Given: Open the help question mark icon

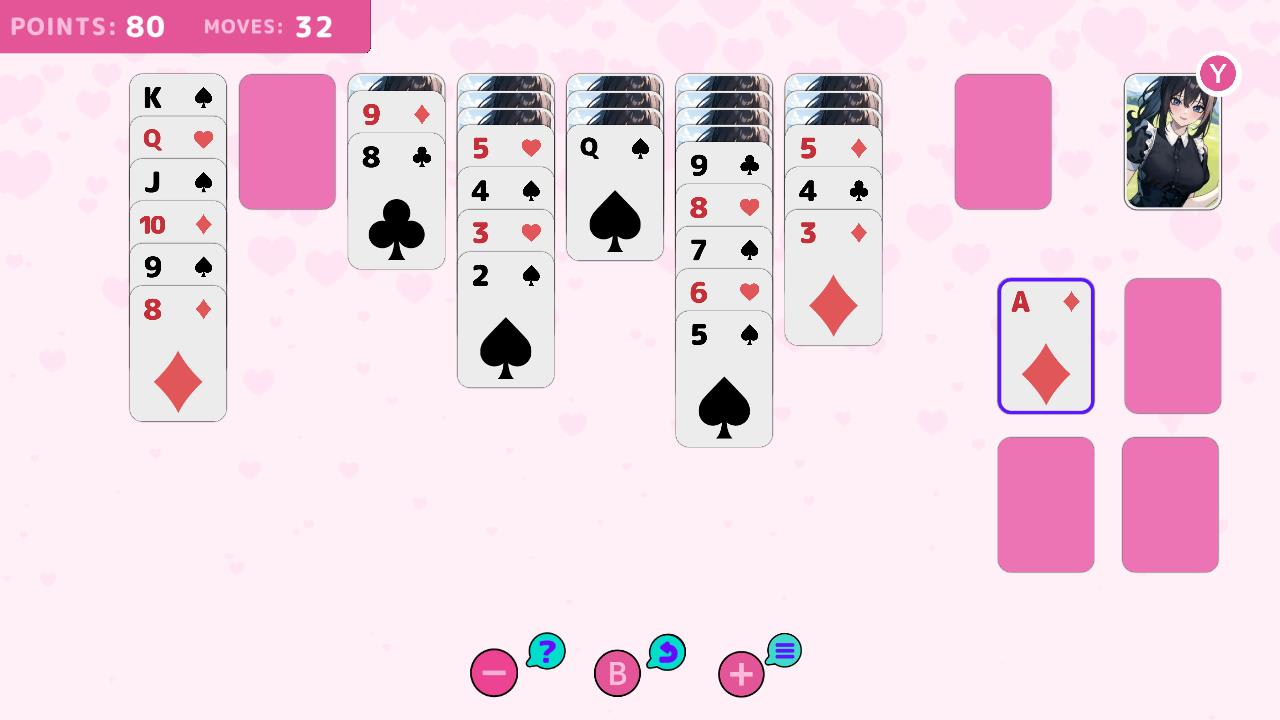Looking at the screenshot, I should (x=544, y=650).
